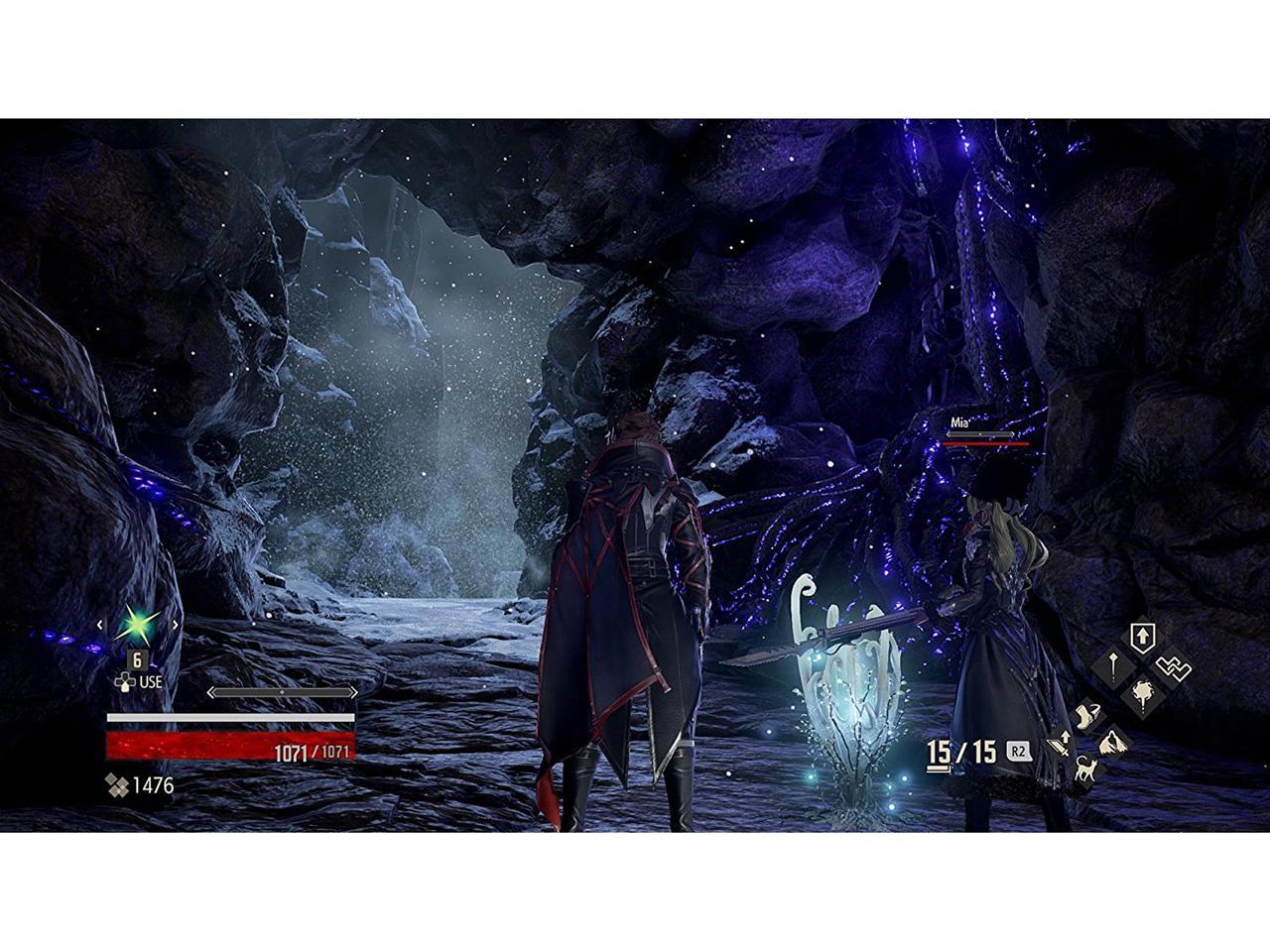
Task: Click the R2 button prompt icon
Action: pos(1020,751)
